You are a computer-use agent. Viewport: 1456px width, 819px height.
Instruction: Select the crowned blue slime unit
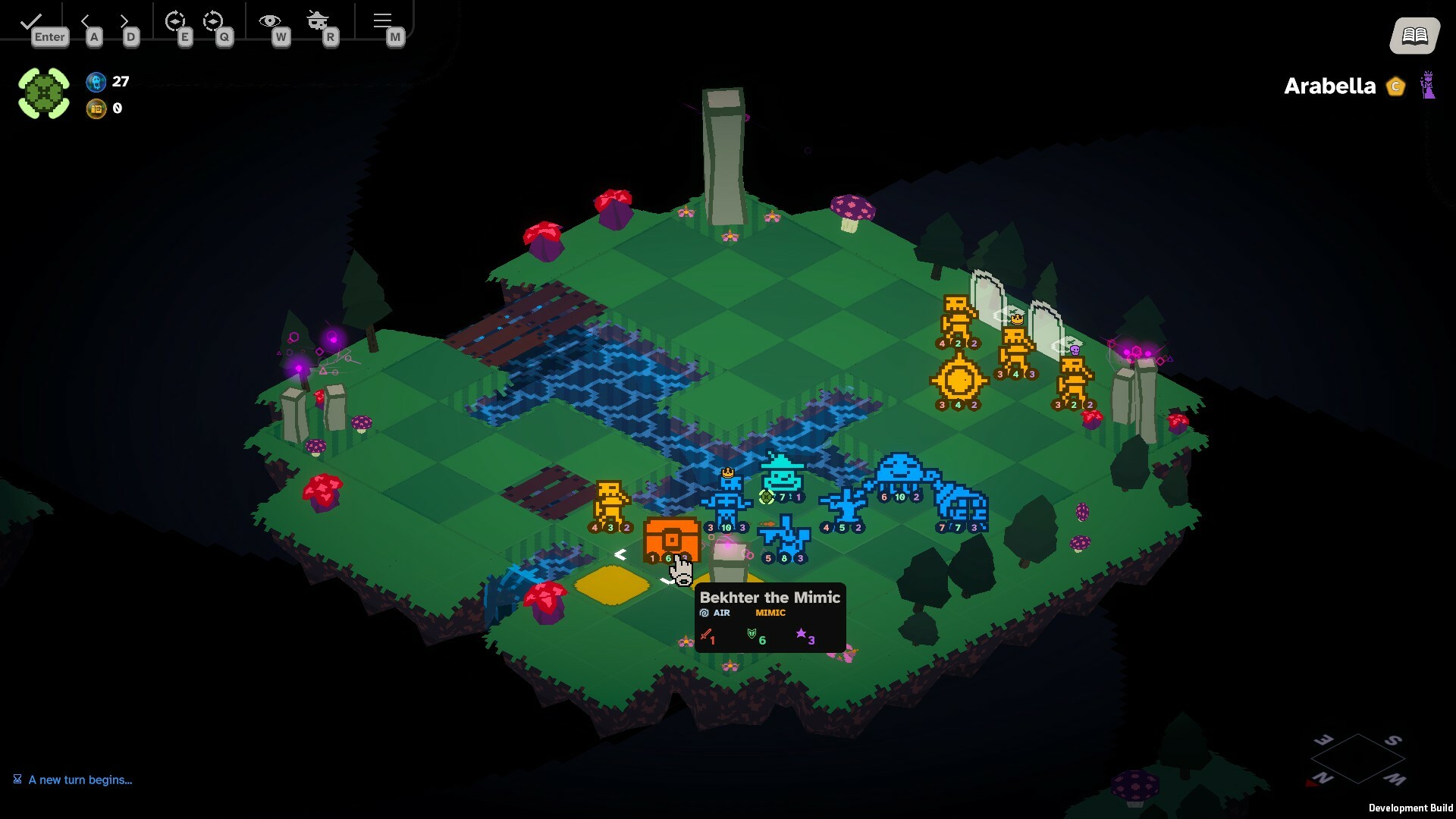(727, 493)
